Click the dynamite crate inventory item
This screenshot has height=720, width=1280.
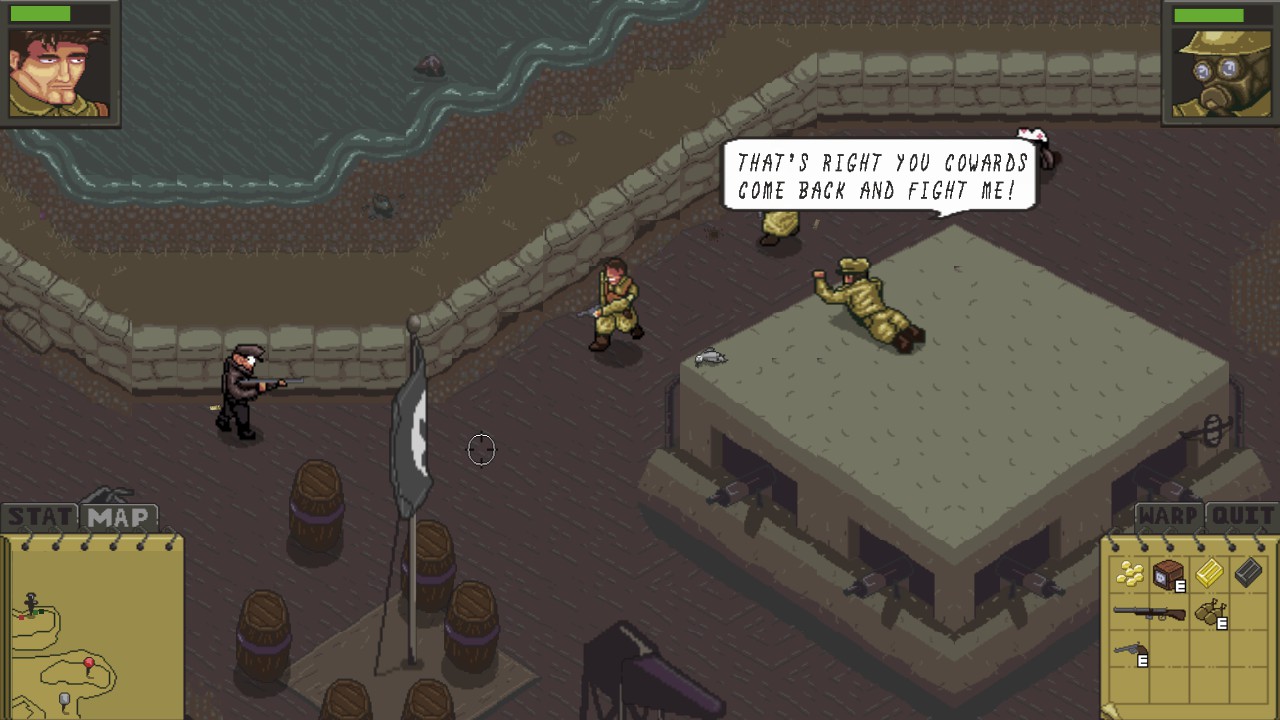(x=1166, y=572)
